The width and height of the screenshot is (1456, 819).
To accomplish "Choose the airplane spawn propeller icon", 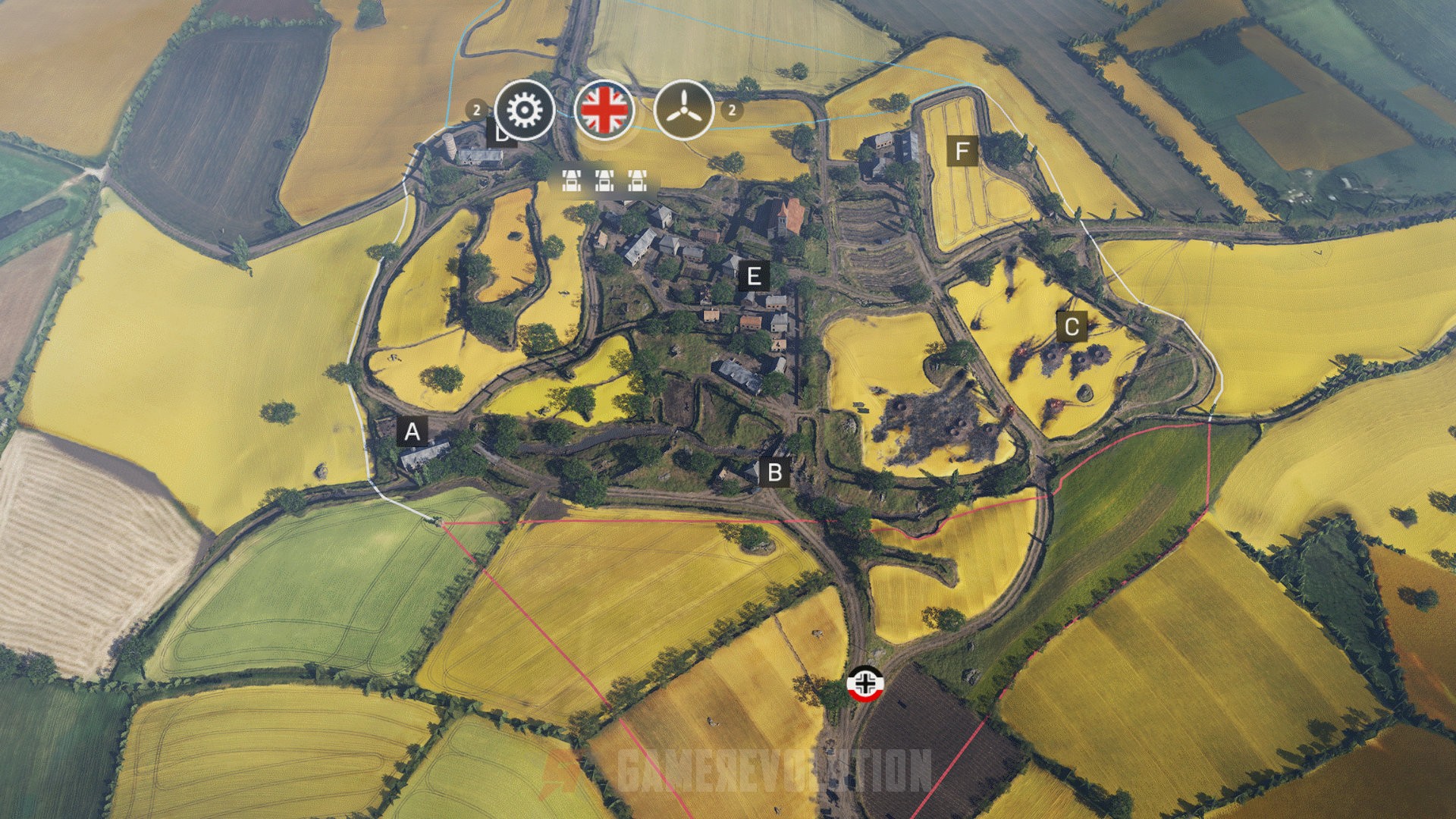I will coord(685,111).
